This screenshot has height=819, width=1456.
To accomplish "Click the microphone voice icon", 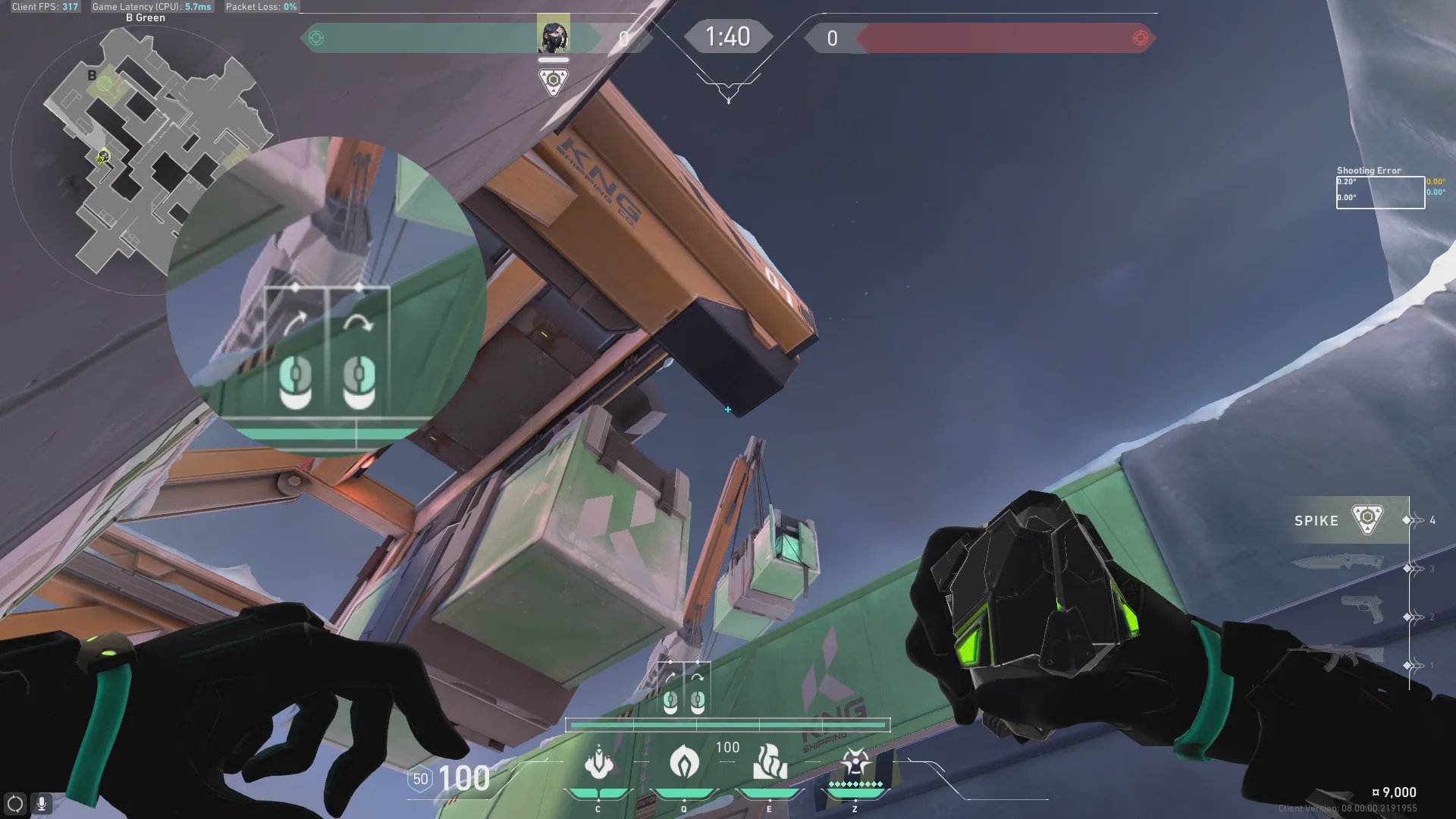I will click(42, 803).
